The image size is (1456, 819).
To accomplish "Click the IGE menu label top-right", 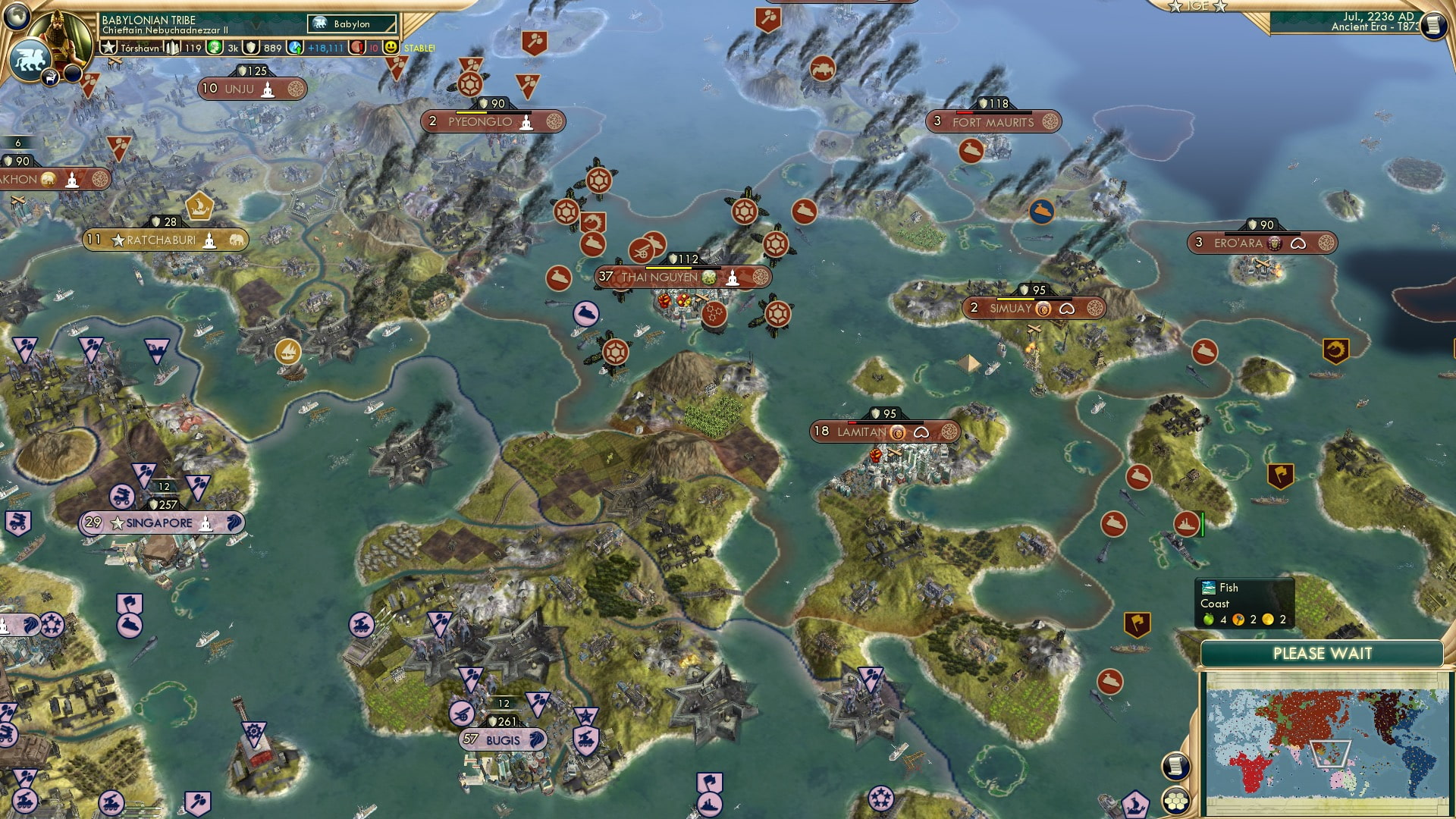I will click(1197, 7).
